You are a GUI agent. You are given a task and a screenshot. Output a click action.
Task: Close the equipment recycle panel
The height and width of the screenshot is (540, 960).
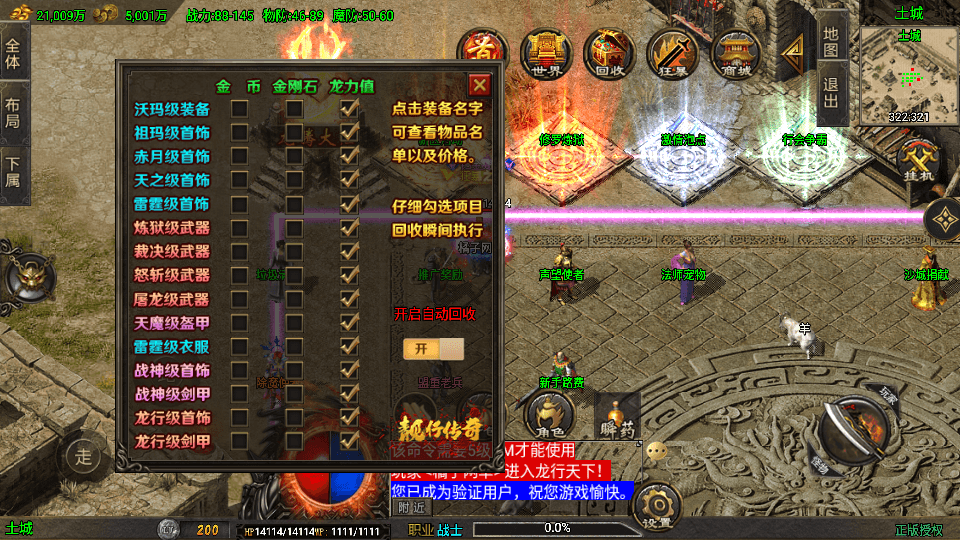pos(480,85)
